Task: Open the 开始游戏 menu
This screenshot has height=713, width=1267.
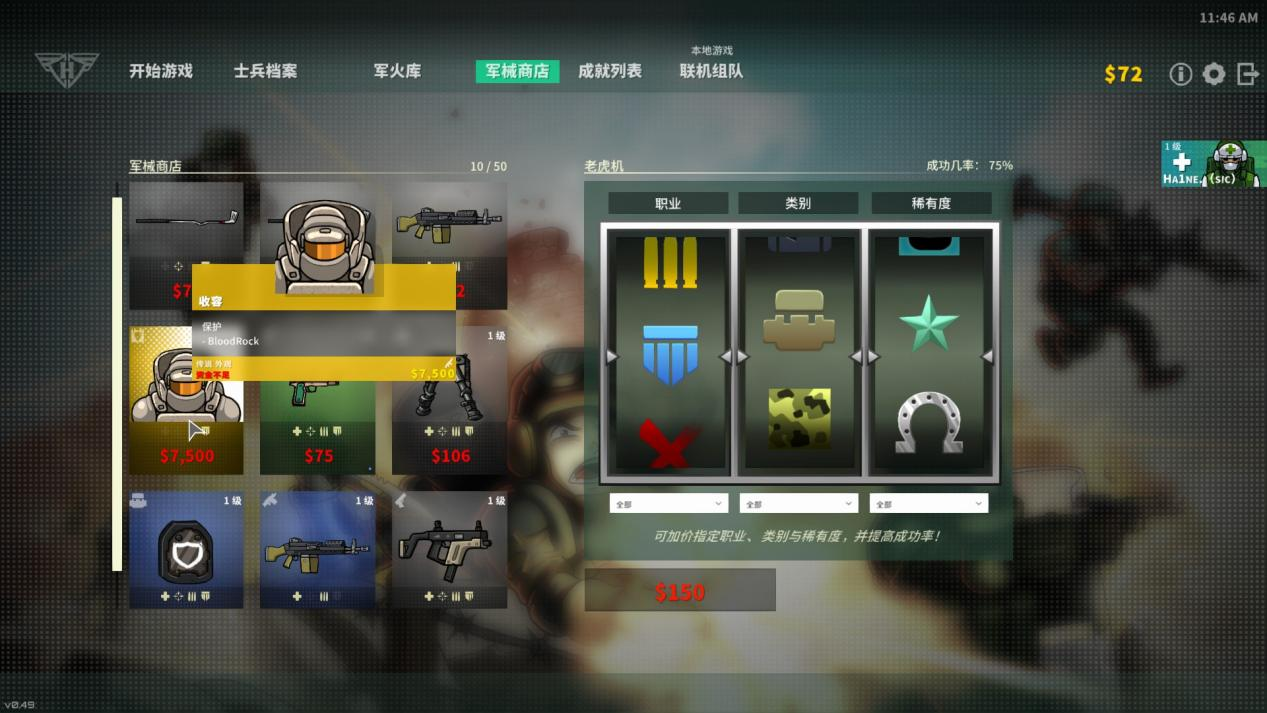Action: click(x=160, y=71)
